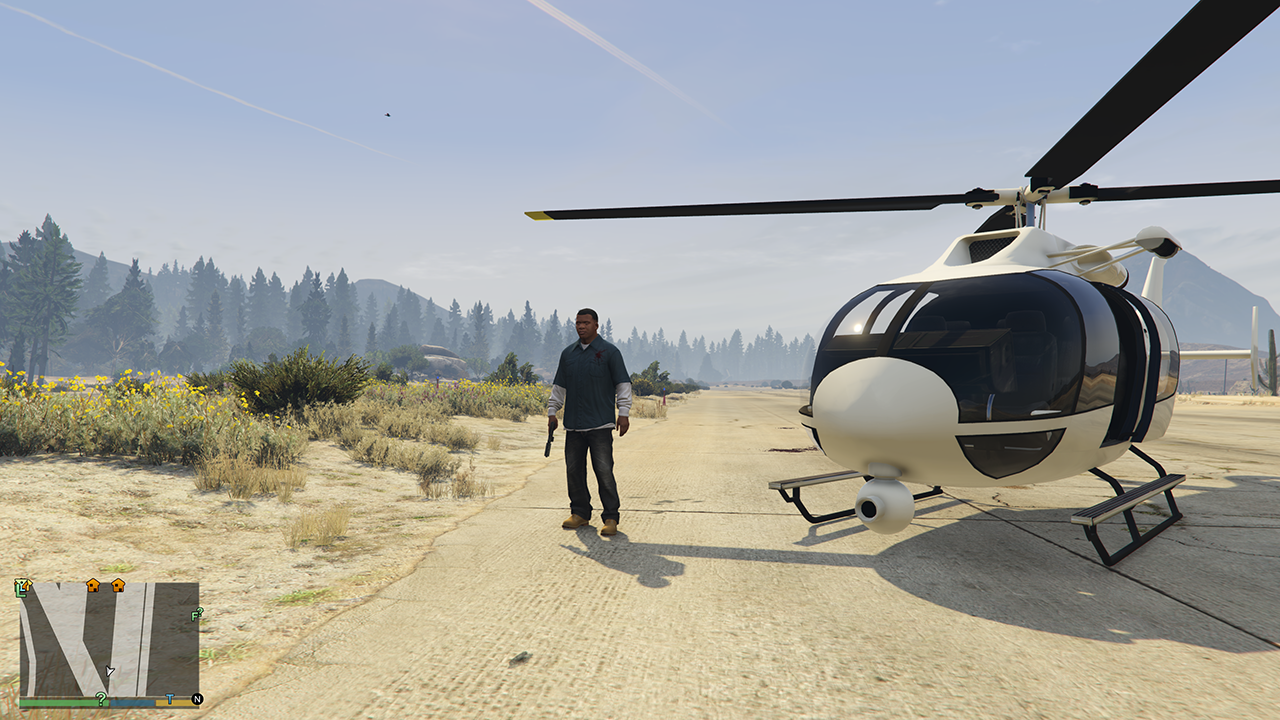This screenshot has width=1280, height=720.
Task: Click the blue T mission letter below the minimap
Action: point(170,699)
